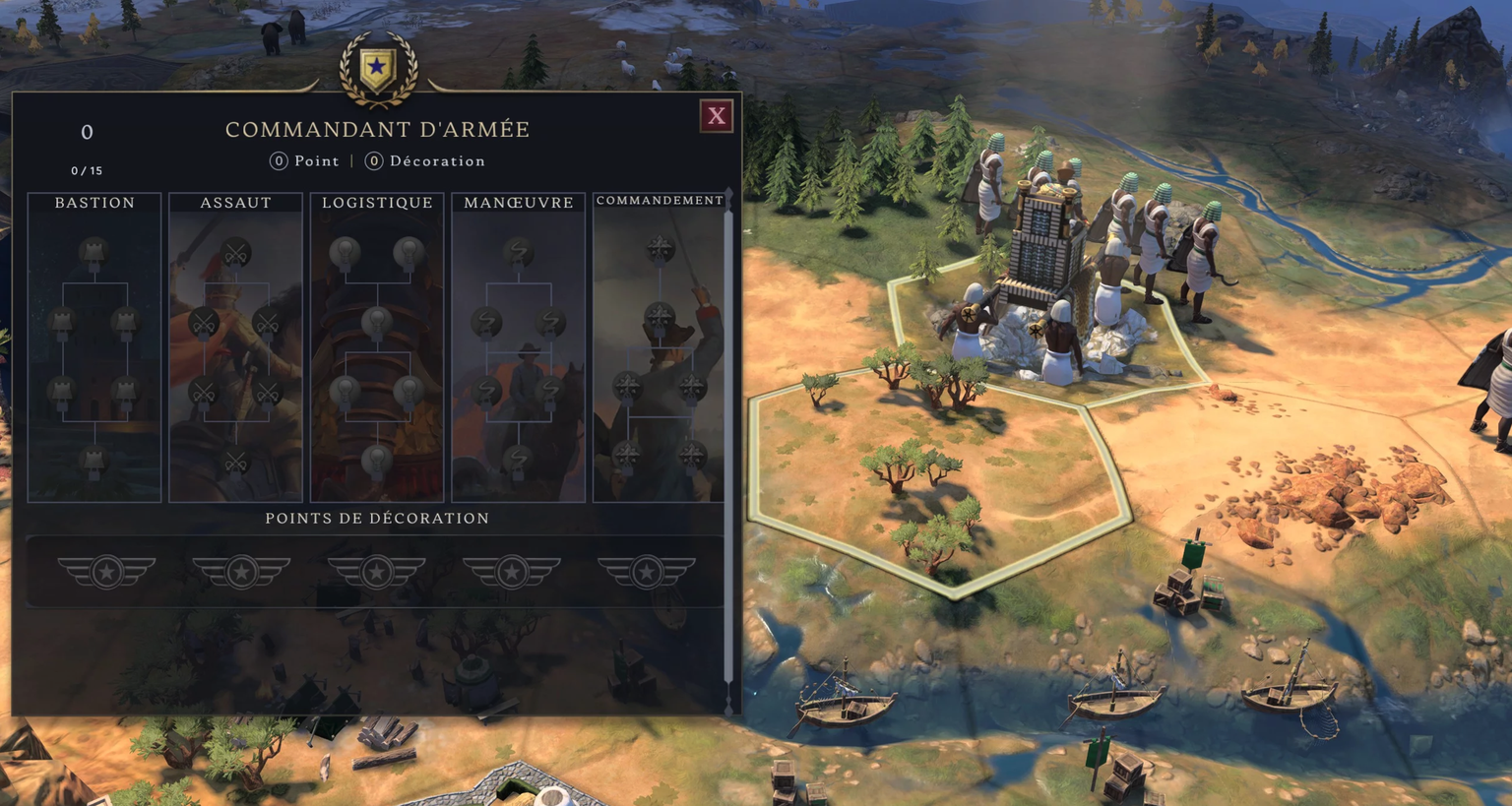1512x806 pixels.
Task: Select the topmost Manœuvre promotion node
Action: coord(519,253)
